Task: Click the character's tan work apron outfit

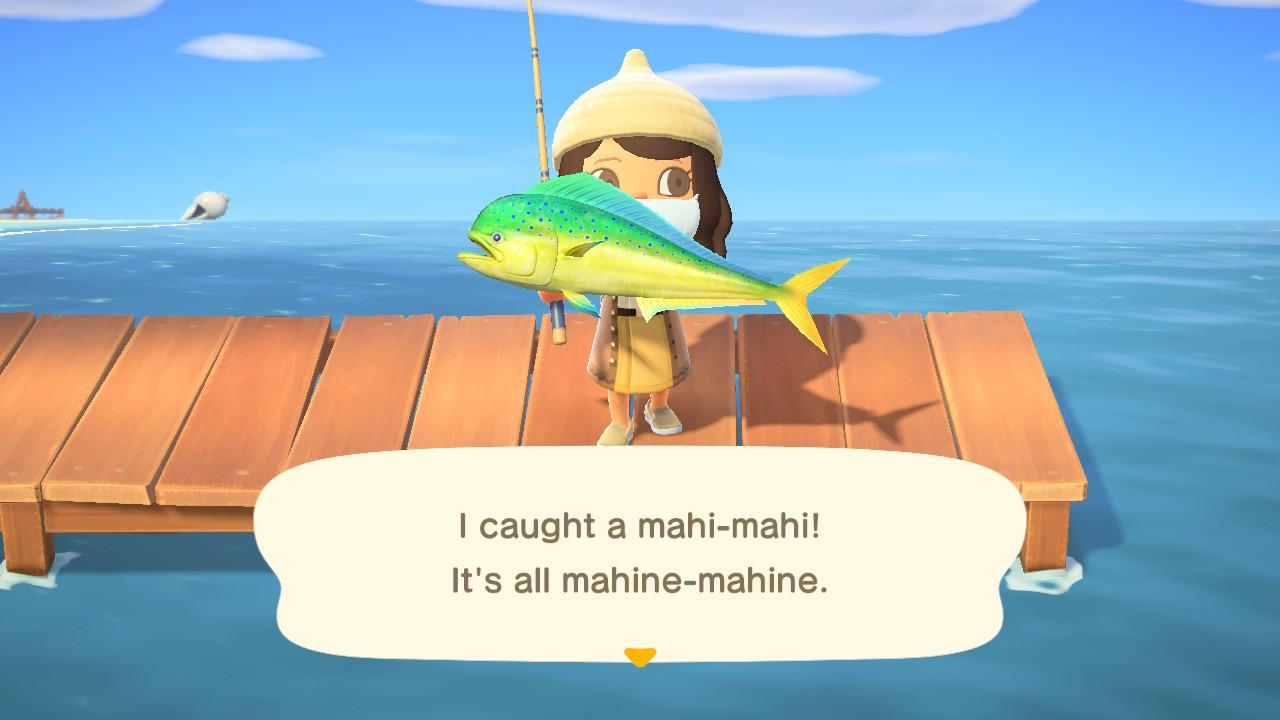Action: click(640, 350)
